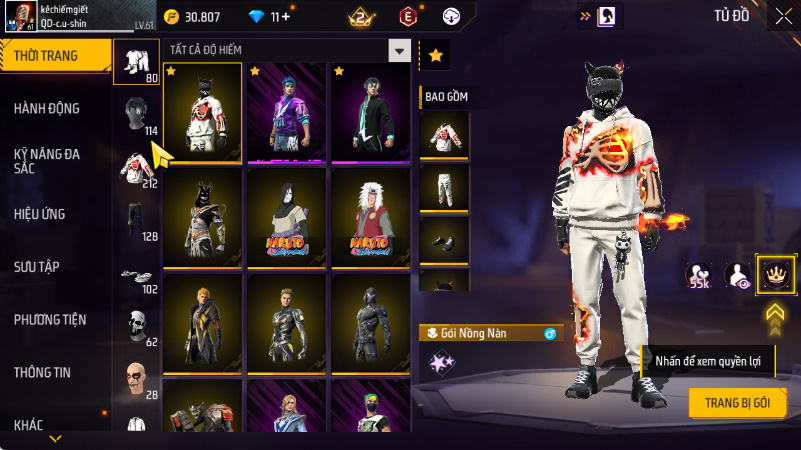Image resolution: width=801 pixels, height=450 pixels.
Task: Select the purple-haired outfit bundle
Action: pos(287,111)
